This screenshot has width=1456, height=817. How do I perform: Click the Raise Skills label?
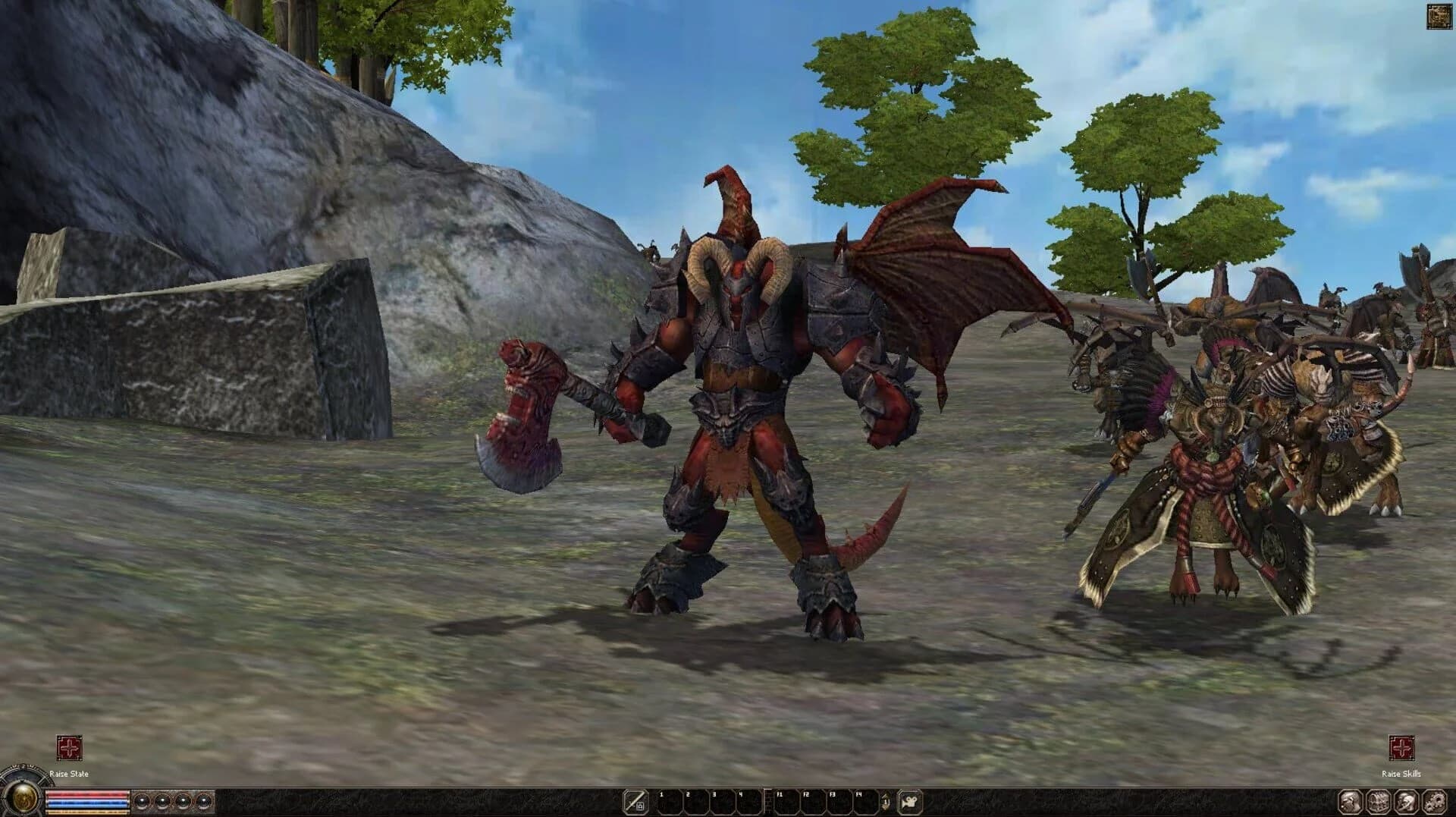pyautogui.click(x=1403, y=775)
